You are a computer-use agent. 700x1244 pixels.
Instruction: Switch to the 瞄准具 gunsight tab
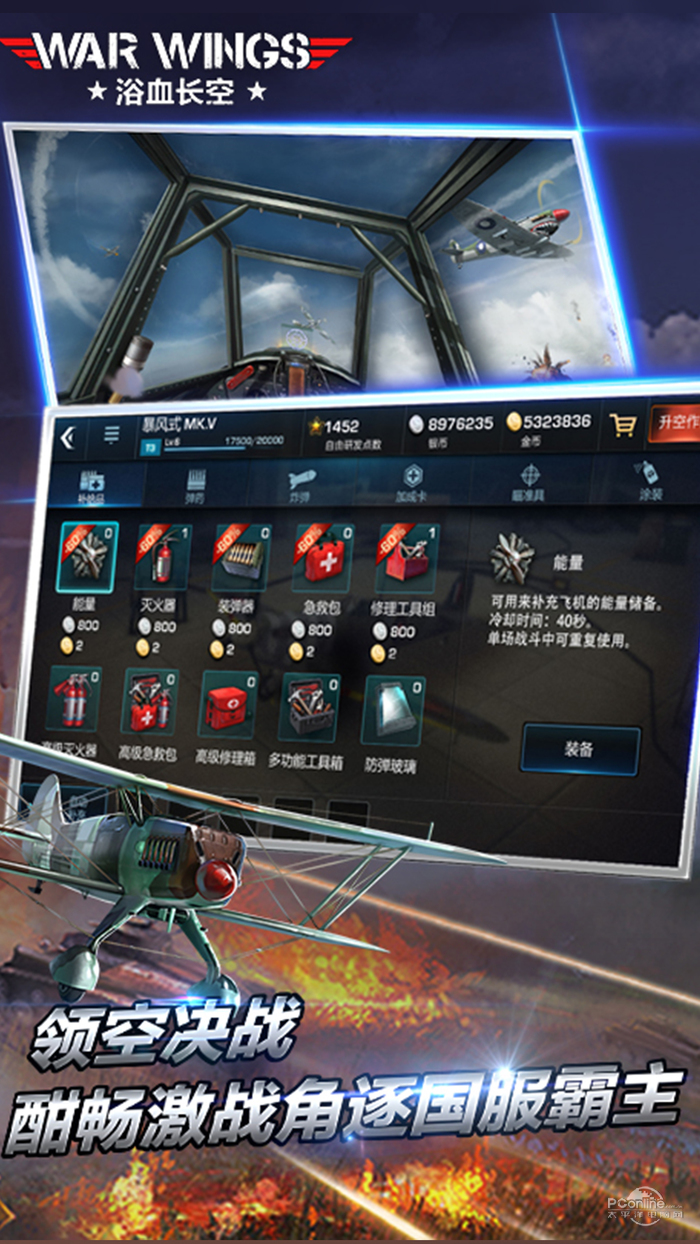pos(530,480)
